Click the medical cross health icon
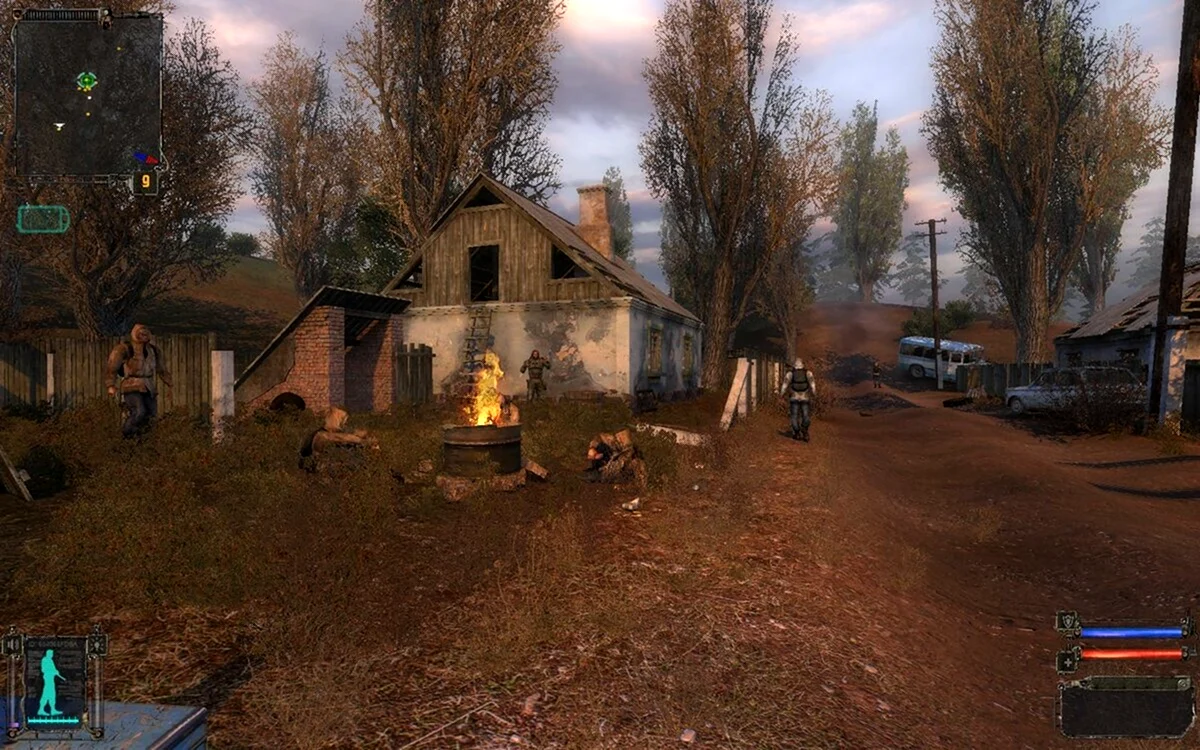The width and height of the screenshot is (1200, 750). [1067, 660]
